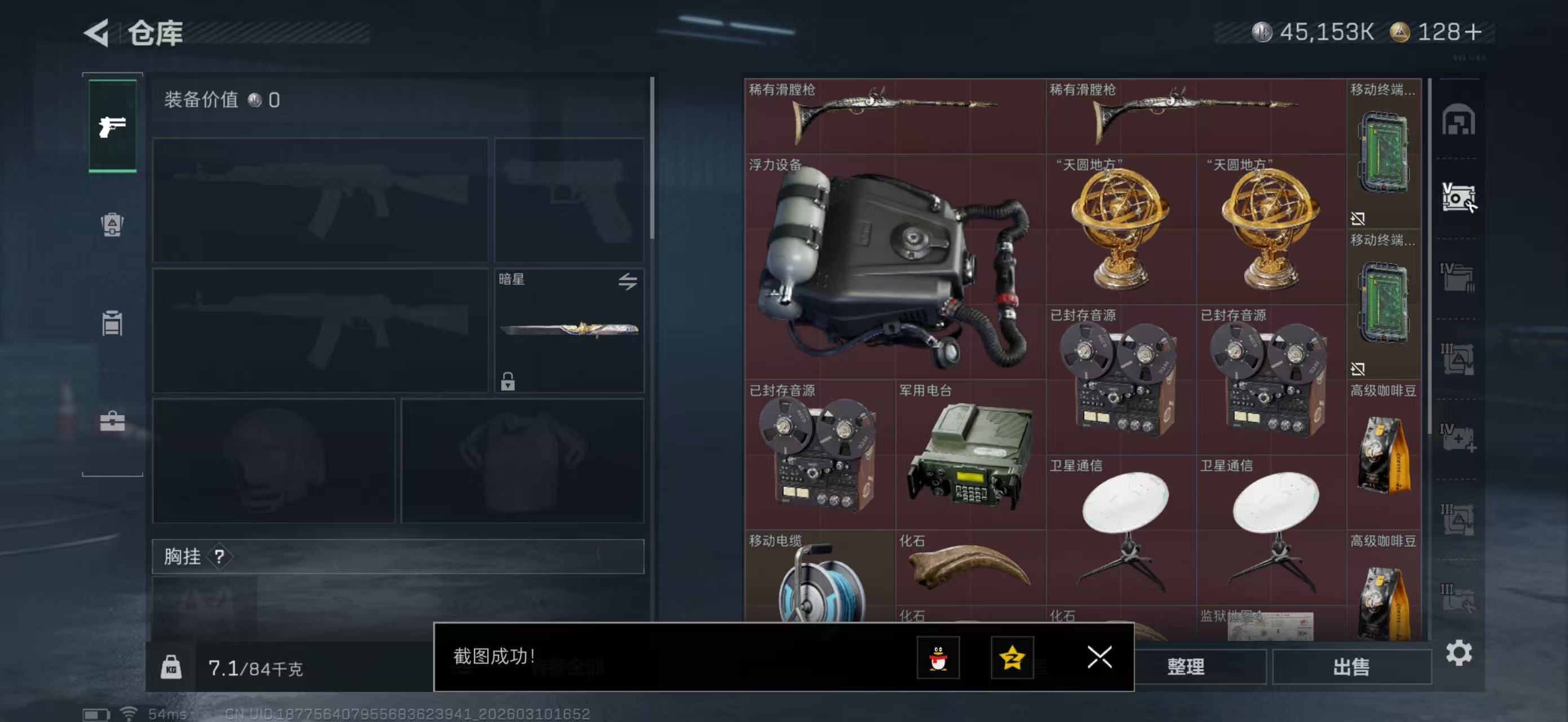Open the gear settings icon
Screen dimensions: 1568x722
point(1459,653)
